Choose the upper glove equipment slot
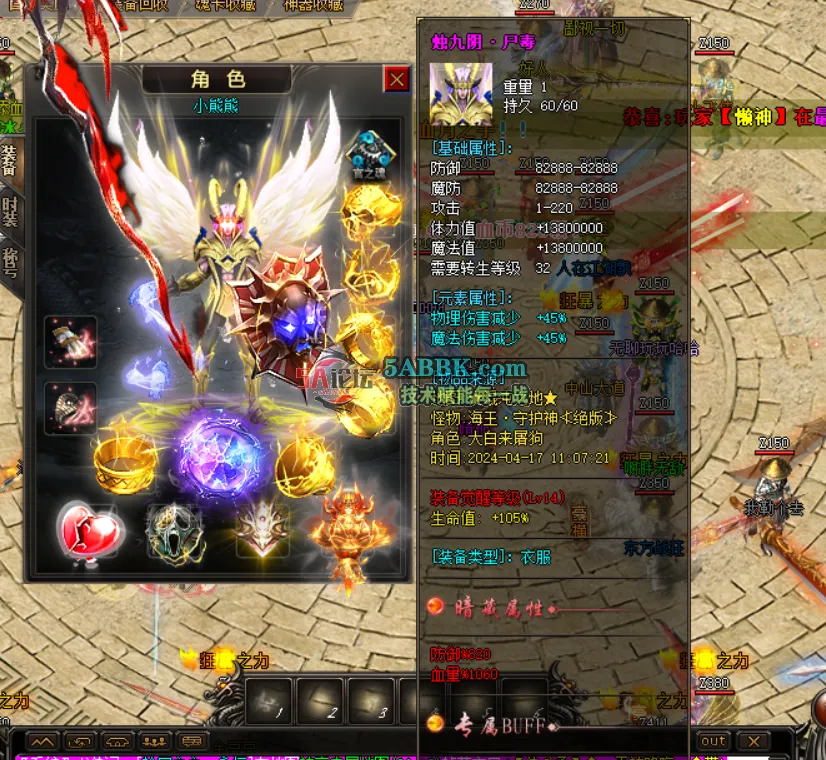The width and height of the screenshot is (826, 760). (70, 342)
